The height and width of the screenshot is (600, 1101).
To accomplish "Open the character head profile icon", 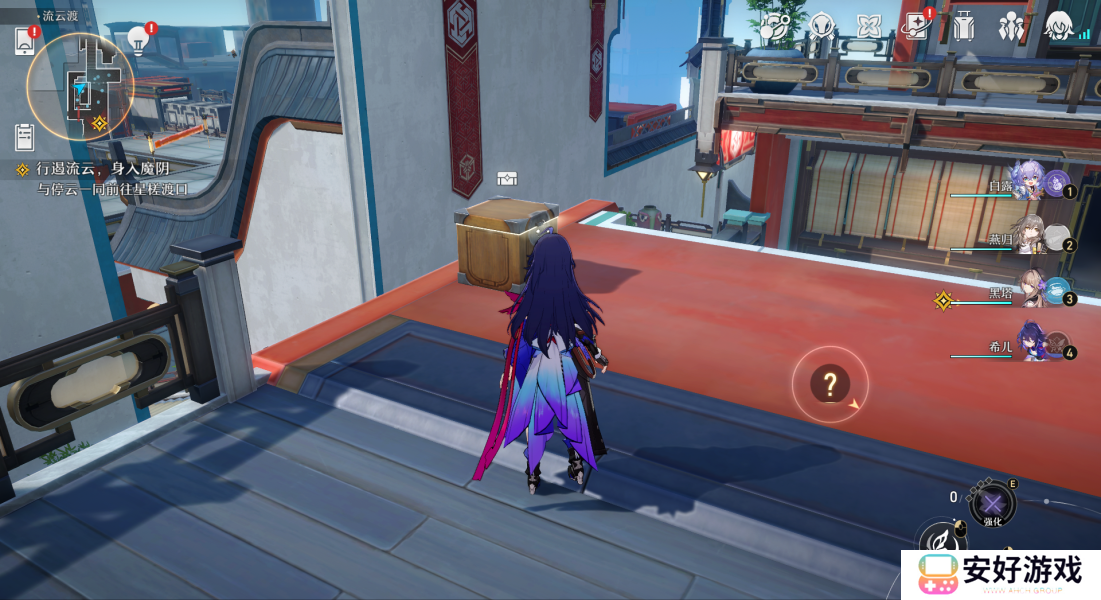I will coord(1058,27).
